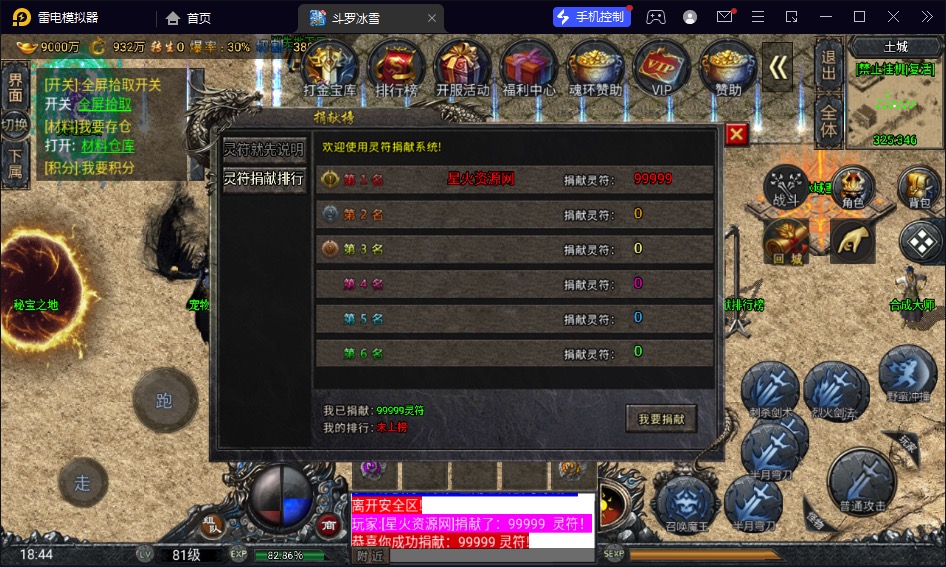Image resolution: width=946 pixels, height=567 pixels.
Task: Open the 打金宝库 treasure icon
Action: pyautogui.click(x=330, y=68)
